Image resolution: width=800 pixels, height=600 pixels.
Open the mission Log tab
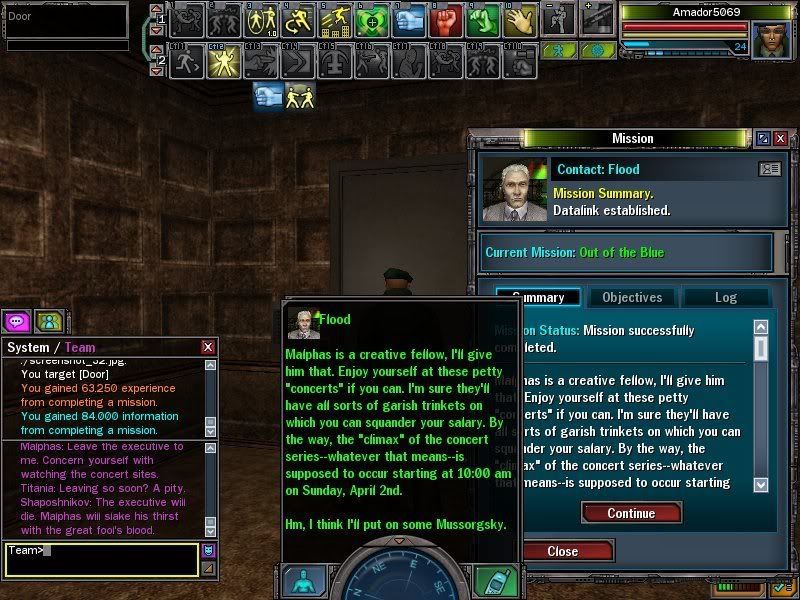tap(725, 297)
